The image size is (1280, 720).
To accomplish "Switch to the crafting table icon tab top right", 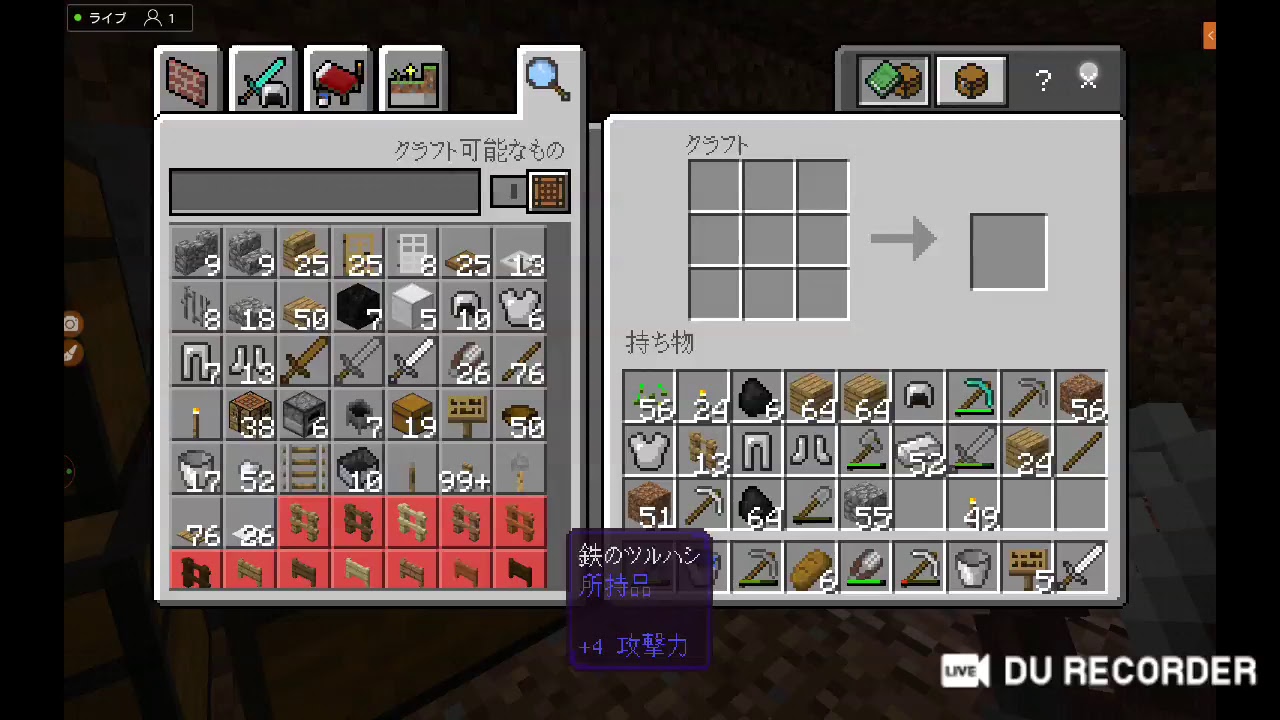I will pyautogui.click(x=970, y=80).
